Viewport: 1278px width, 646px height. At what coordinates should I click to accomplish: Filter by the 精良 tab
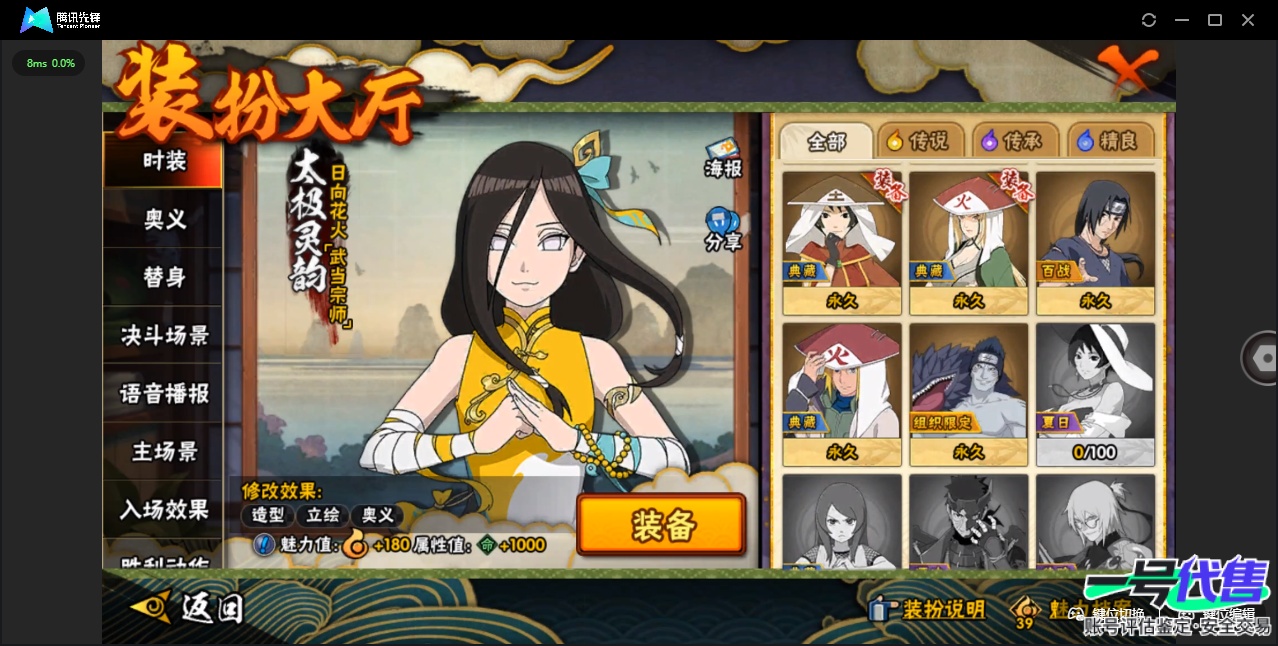[x=1109, y=141]
